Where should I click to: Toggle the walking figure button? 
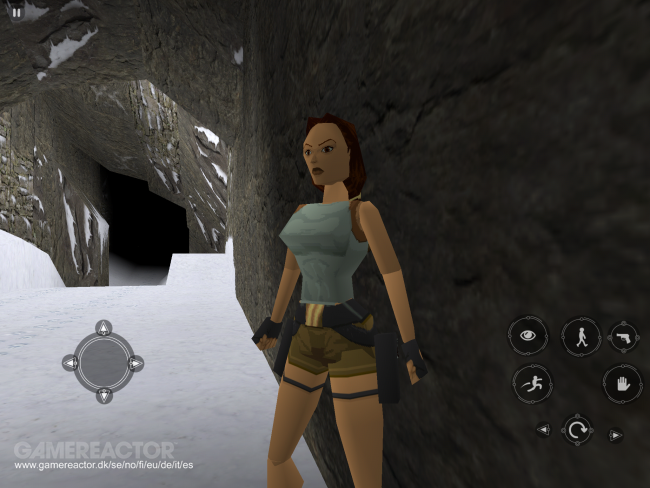pyautogui.click(x=581, y=337)
